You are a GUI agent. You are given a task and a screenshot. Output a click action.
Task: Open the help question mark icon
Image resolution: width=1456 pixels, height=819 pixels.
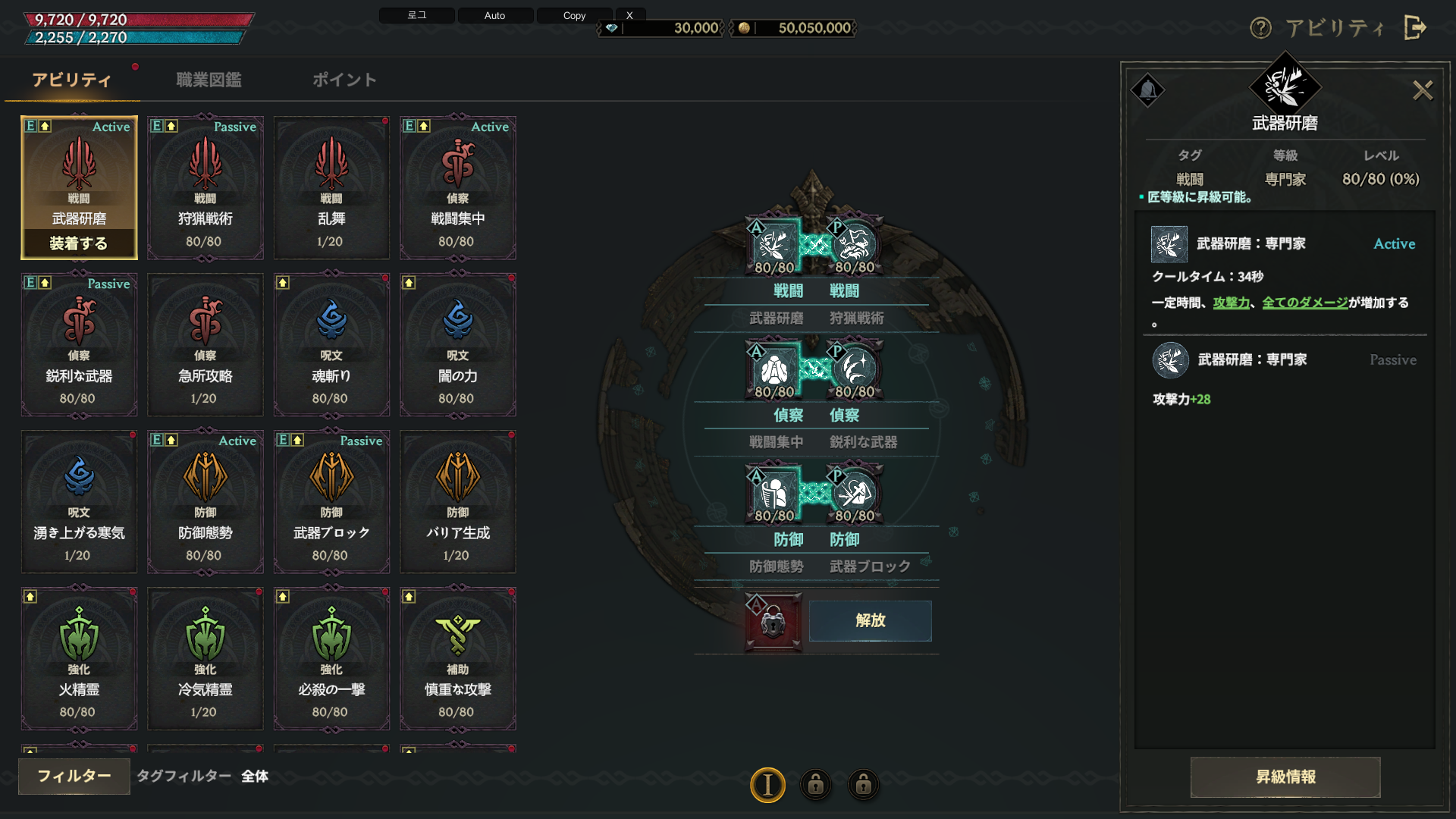[x=1260, y=28]
